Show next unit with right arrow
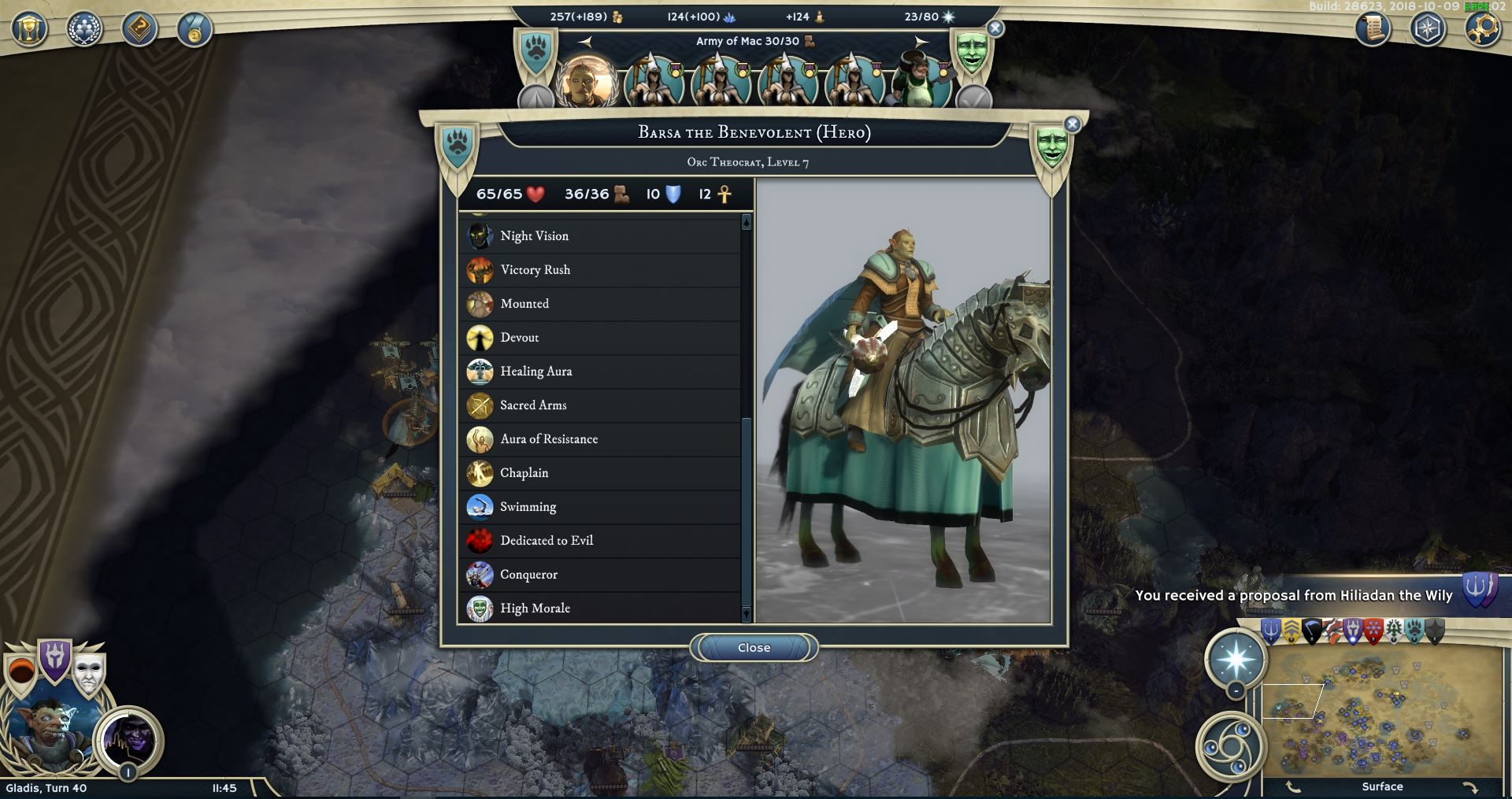This screenshot has height=799, width=1512. (921, 42)
